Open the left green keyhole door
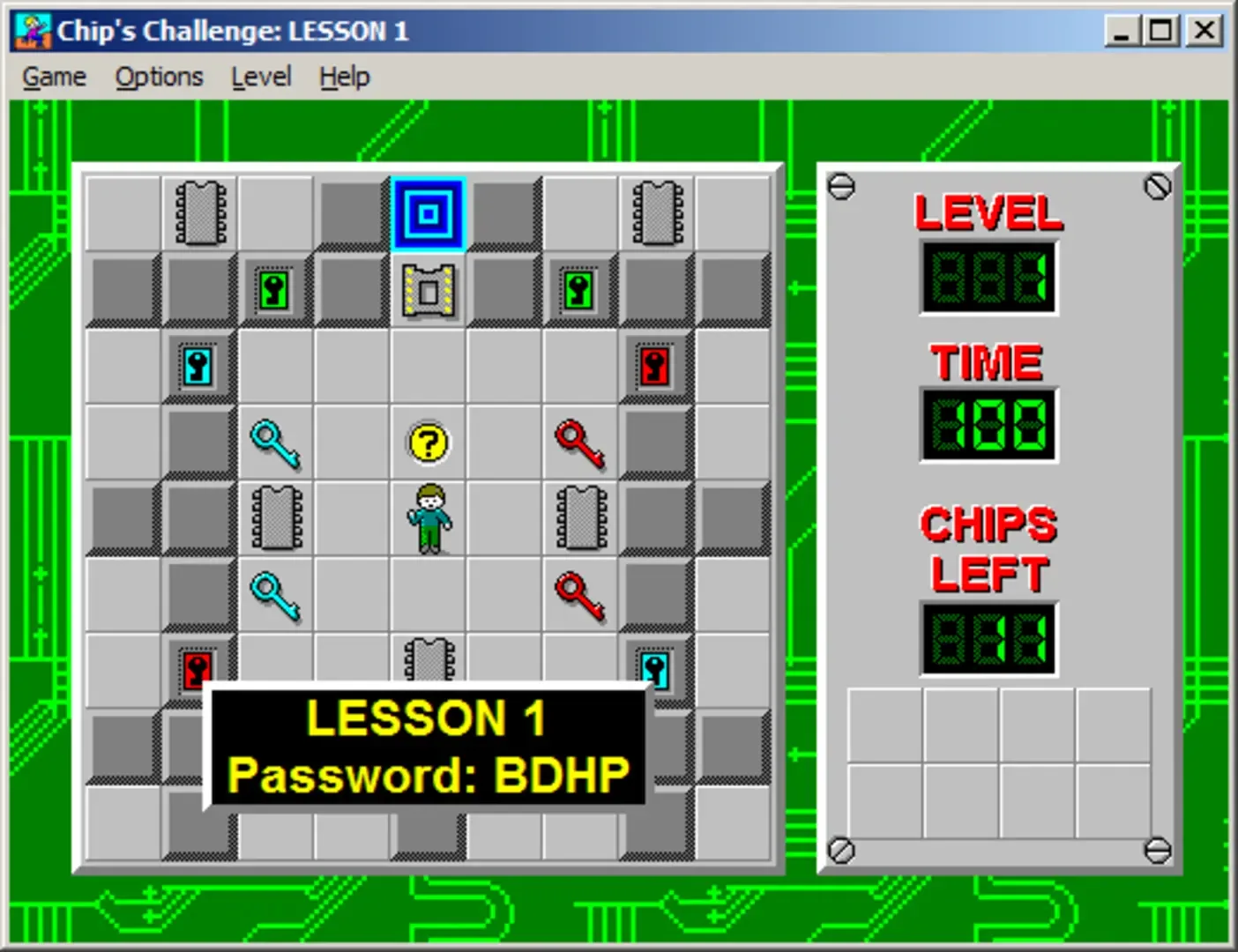 tap(275, 288)
